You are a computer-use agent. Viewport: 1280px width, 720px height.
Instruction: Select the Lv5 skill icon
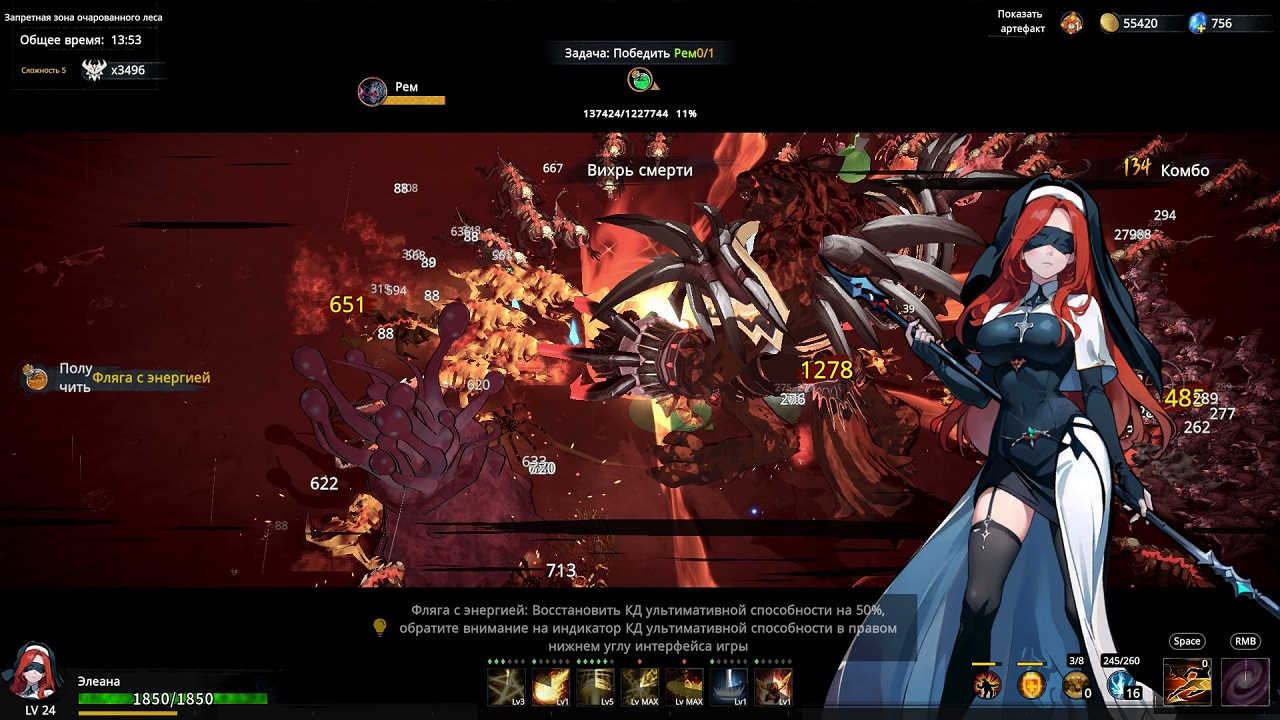[596, 686]
